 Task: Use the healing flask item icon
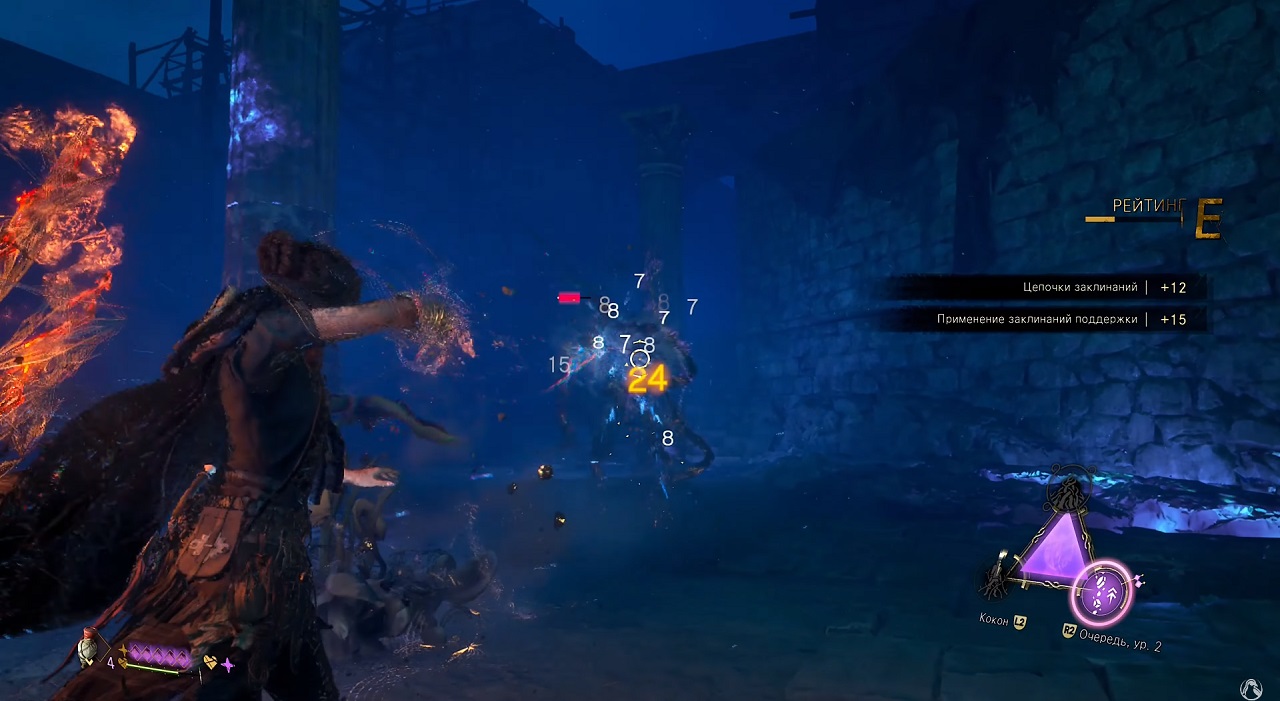pos(90,650)
